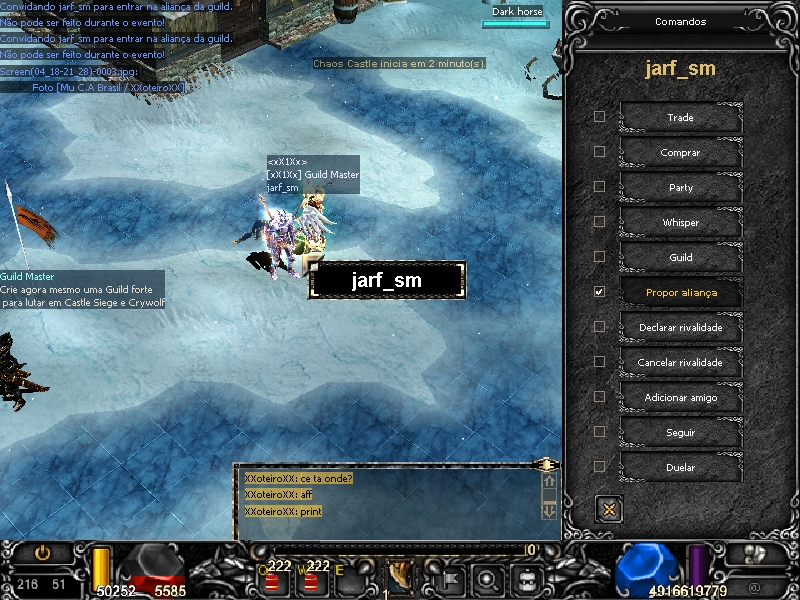This screenshot has width=800, height=600.
Task: Add player with Adicionar amigo
Action: coord(680,398)
